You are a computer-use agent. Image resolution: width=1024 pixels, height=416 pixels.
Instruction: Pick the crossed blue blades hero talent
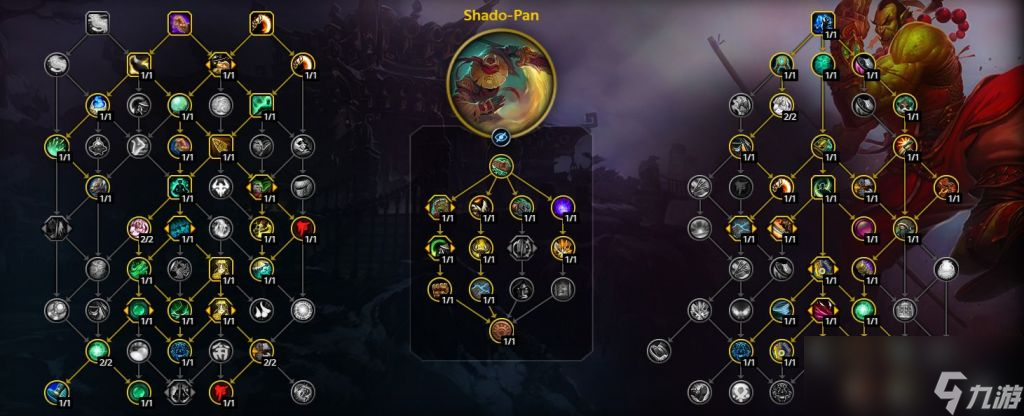pos(481,290)
